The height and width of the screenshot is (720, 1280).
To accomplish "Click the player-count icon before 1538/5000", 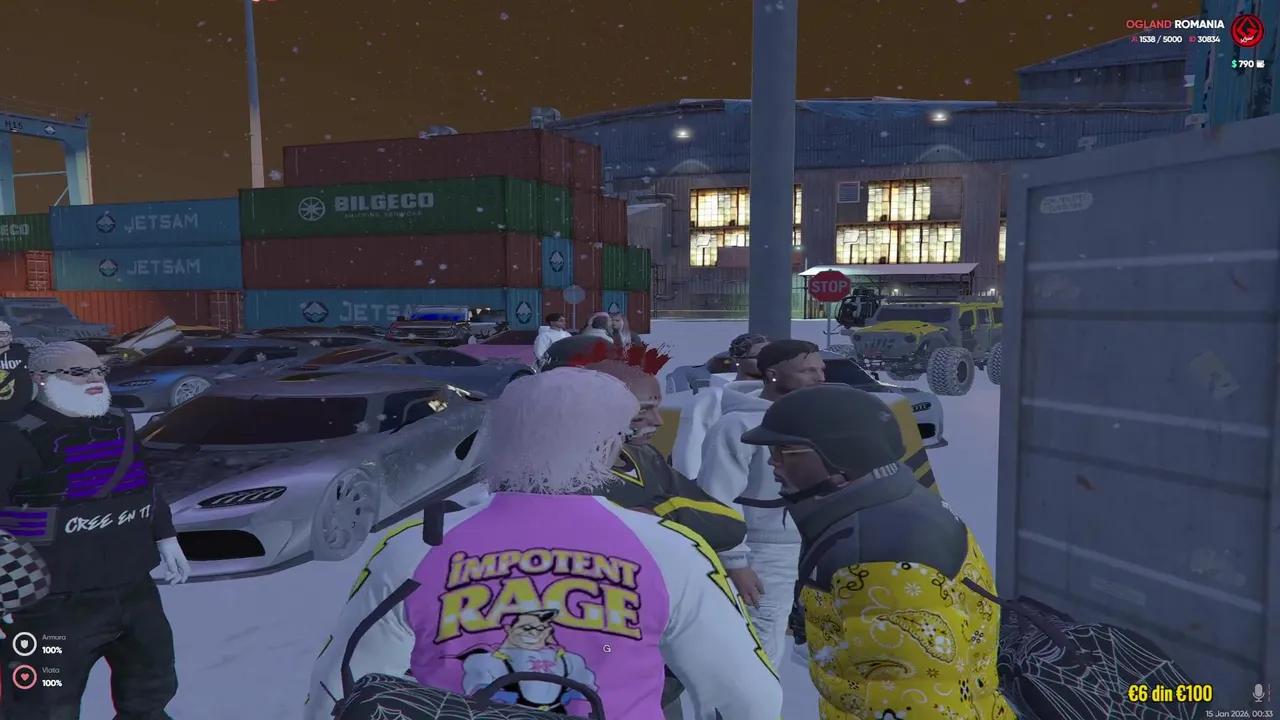I will [x=1132, y=39].
